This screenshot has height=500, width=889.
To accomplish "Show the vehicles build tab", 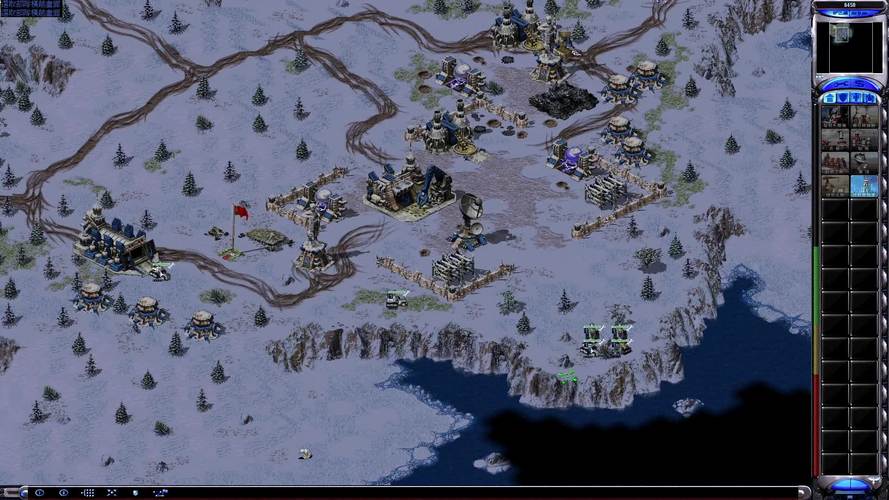I will point(869,98).
